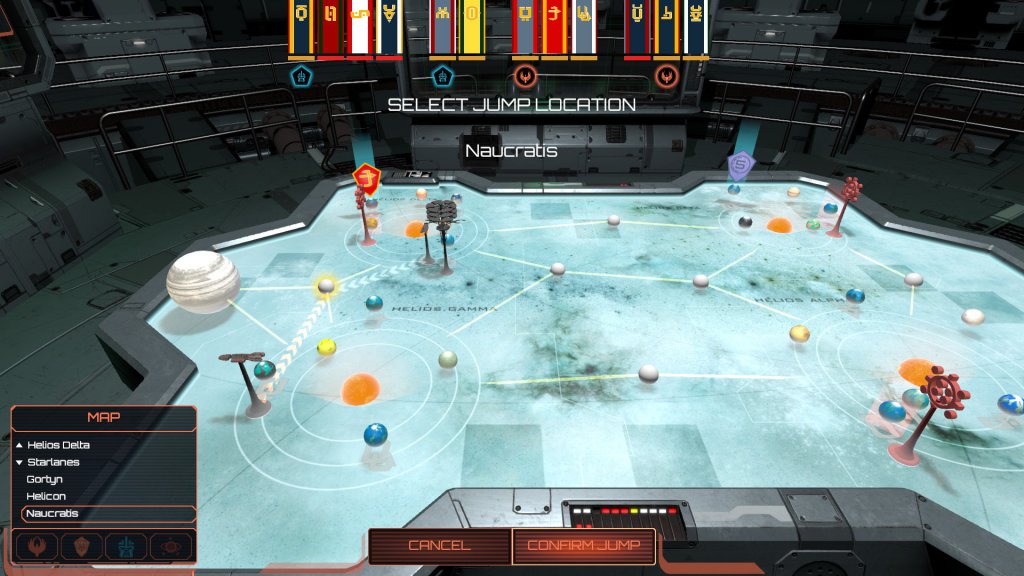Click the shield icon in the map panel

[x=82, y=546]
